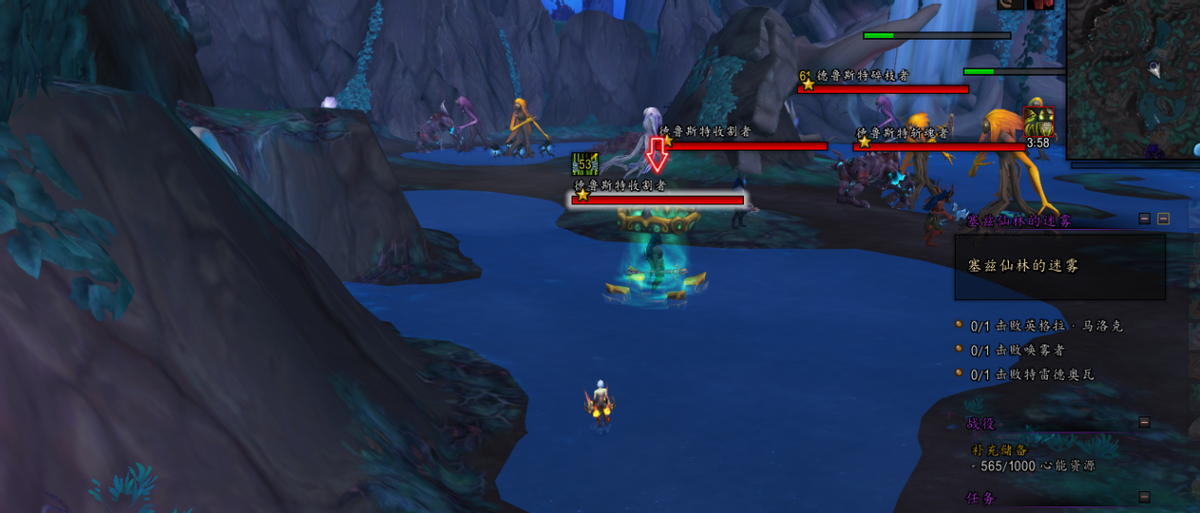
Task: Open the 塞兹仙林的迷雾 scenario block
Action: (1060, 267)
